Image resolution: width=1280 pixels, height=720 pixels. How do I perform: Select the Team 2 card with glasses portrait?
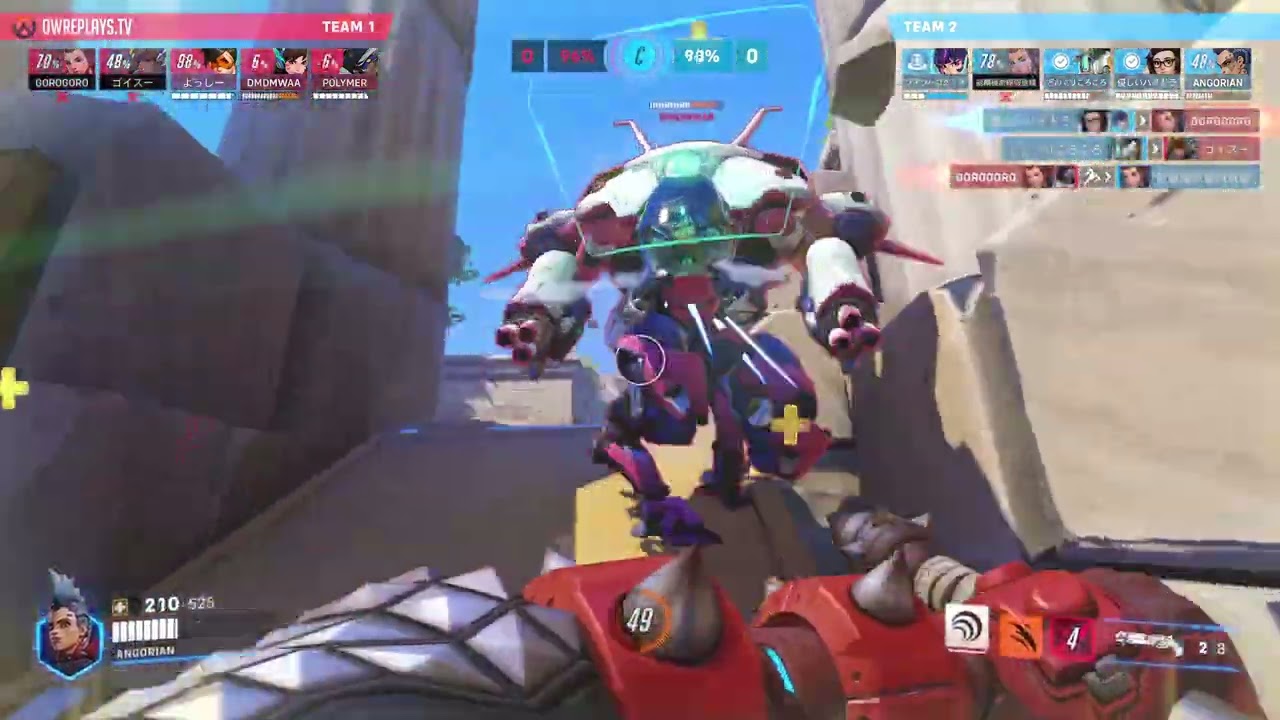[1147, 70]
